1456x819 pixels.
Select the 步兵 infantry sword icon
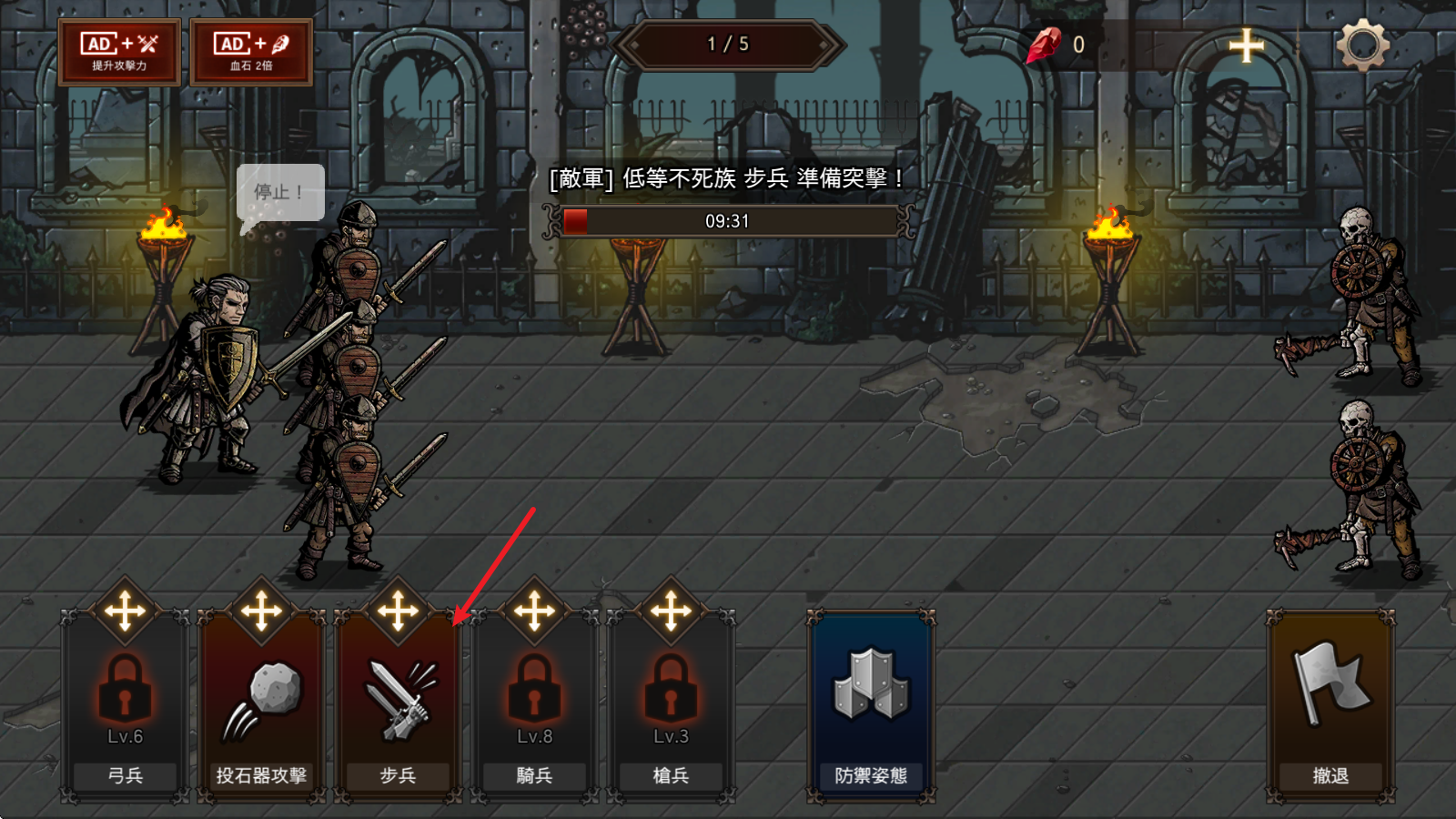397,693
